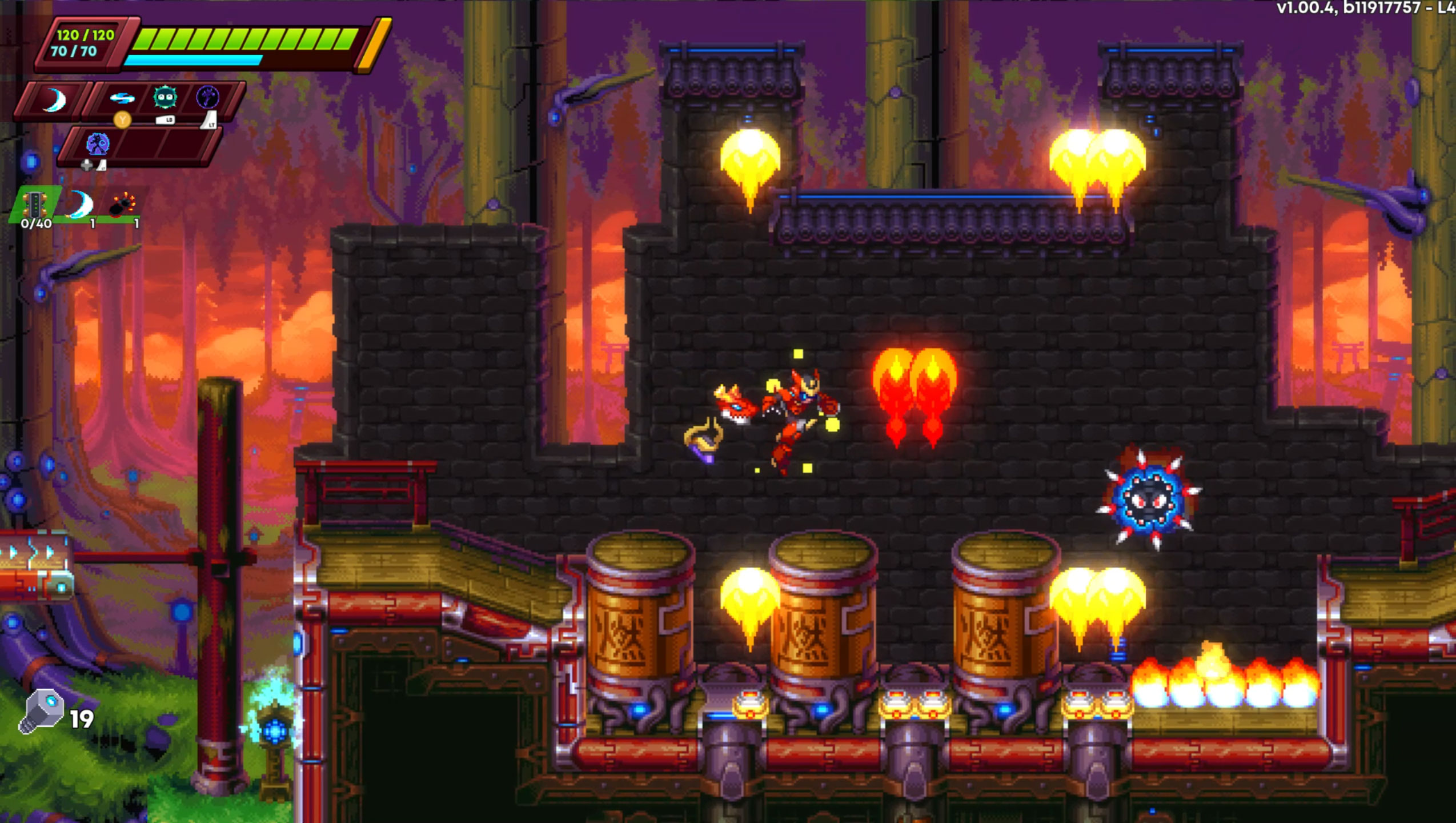The image size is (1456, 823).
Task: Select the green spiky virus core icon
Action: click(x=164, y=99)
